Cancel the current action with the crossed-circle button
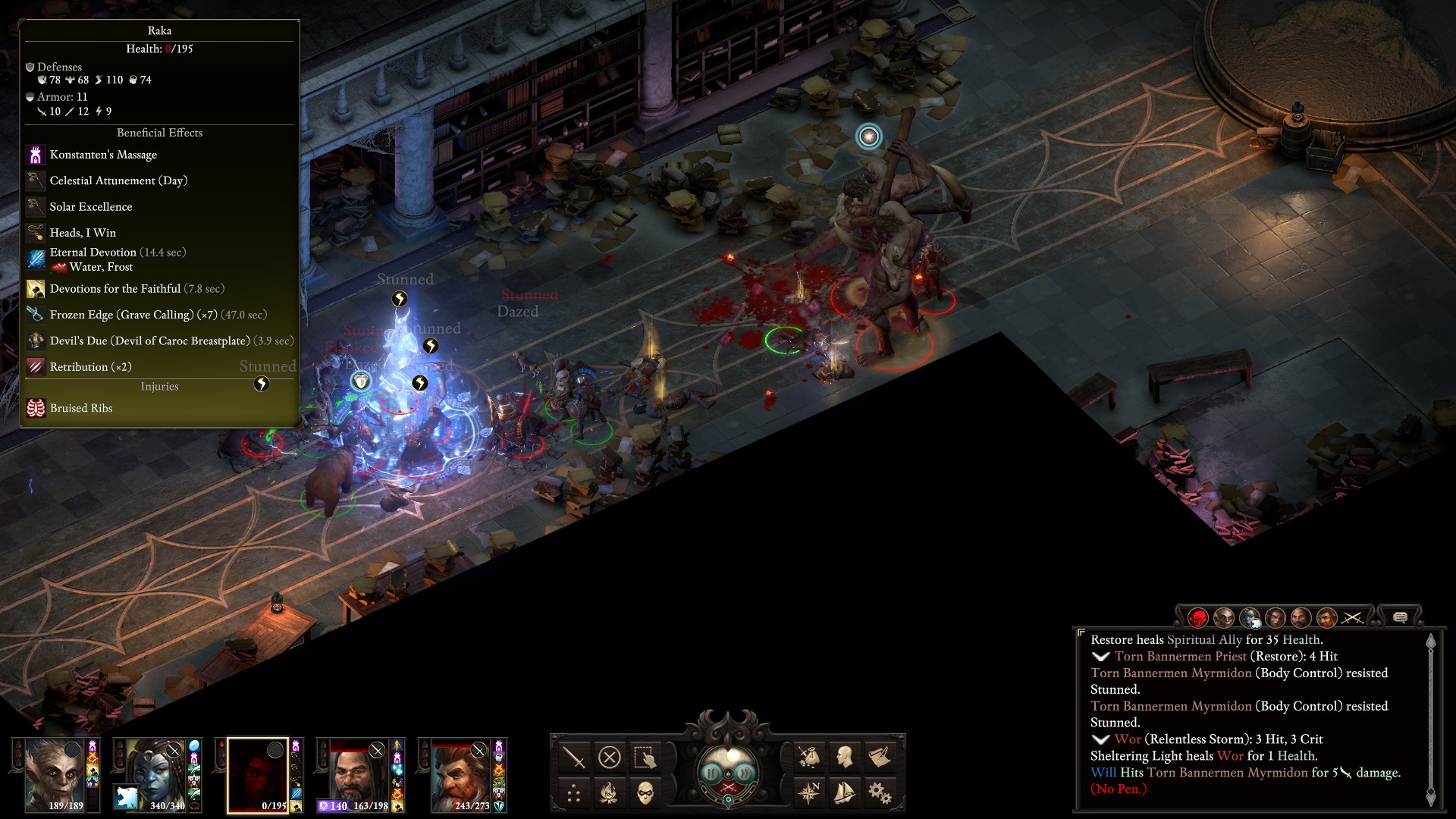Image resolution: width=1456 pixels, height=819 pixels. (x=610, y=757)
